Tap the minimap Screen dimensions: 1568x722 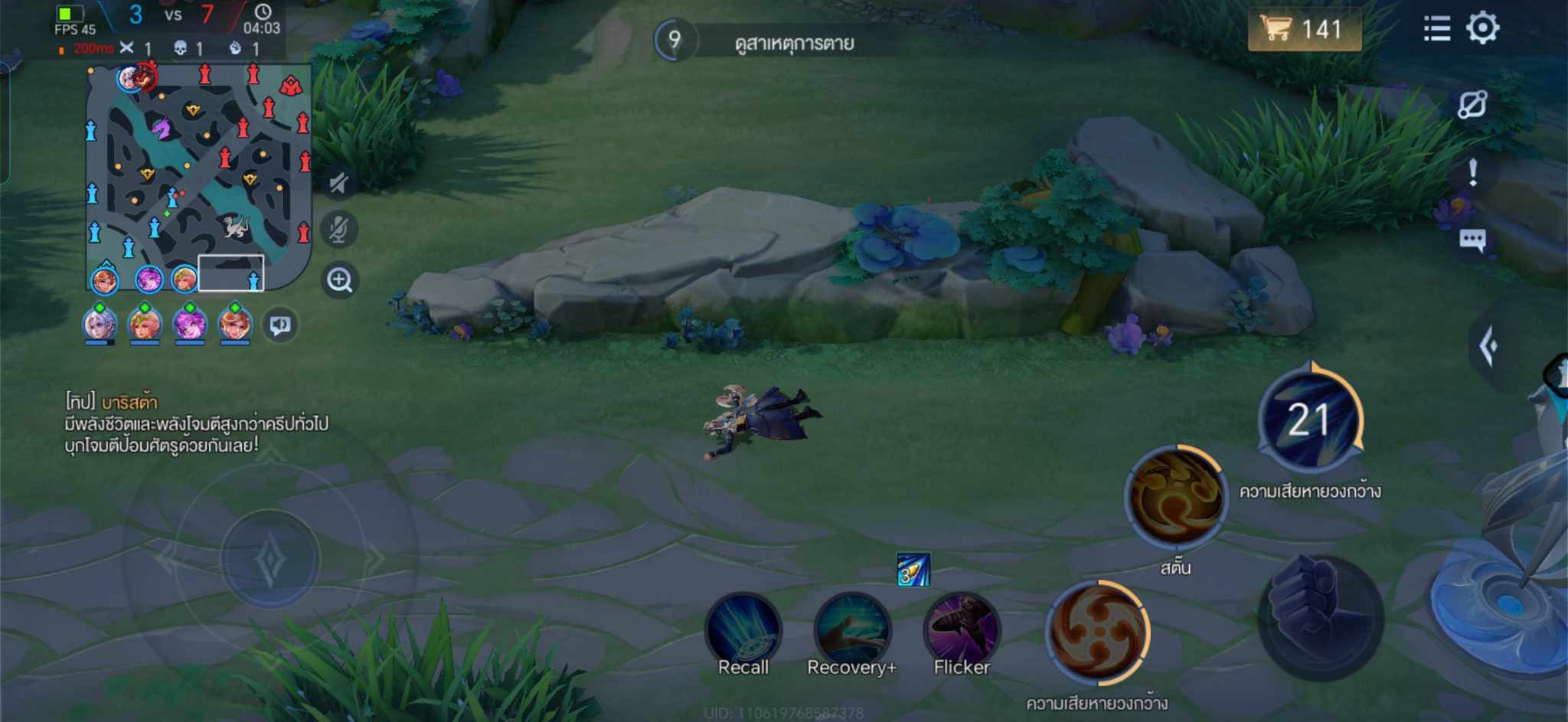(198, 178)
